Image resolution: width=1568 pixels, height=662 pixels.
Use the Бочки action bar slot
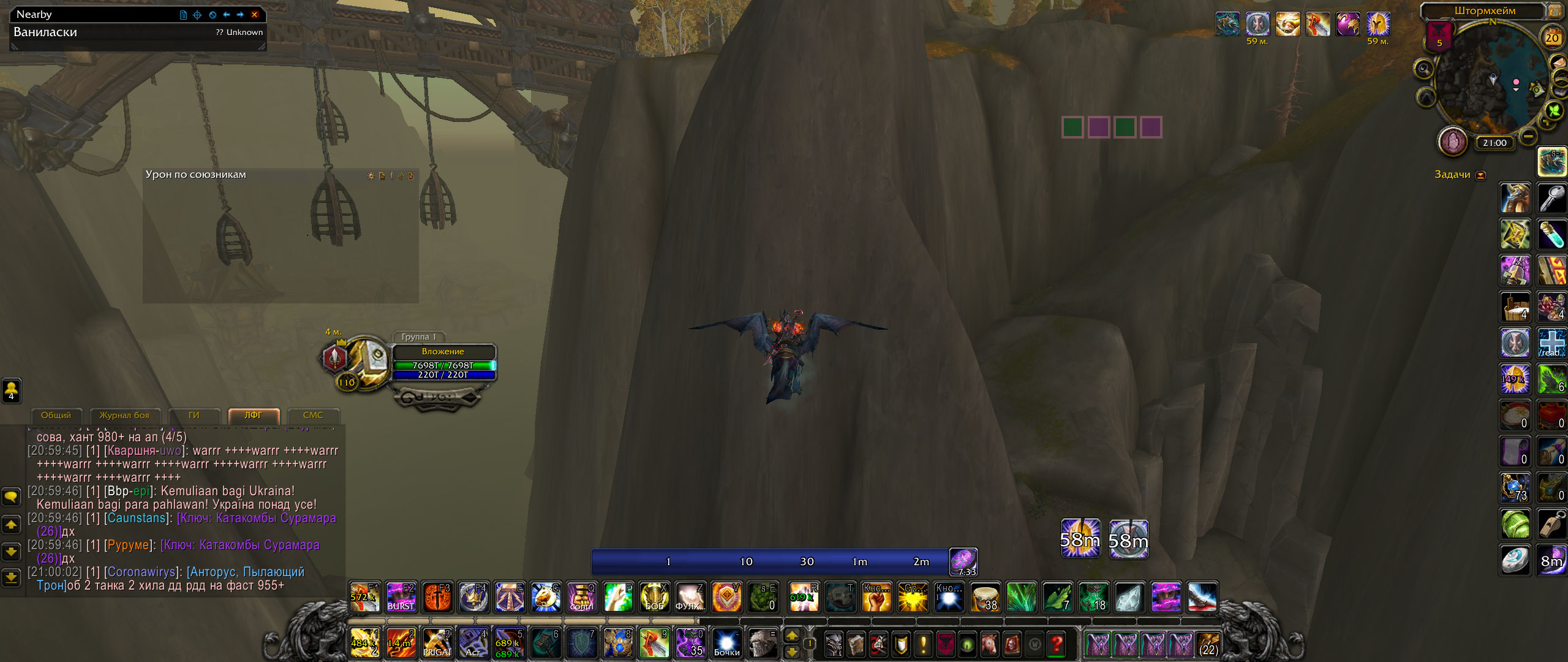(x=726, y=644)
